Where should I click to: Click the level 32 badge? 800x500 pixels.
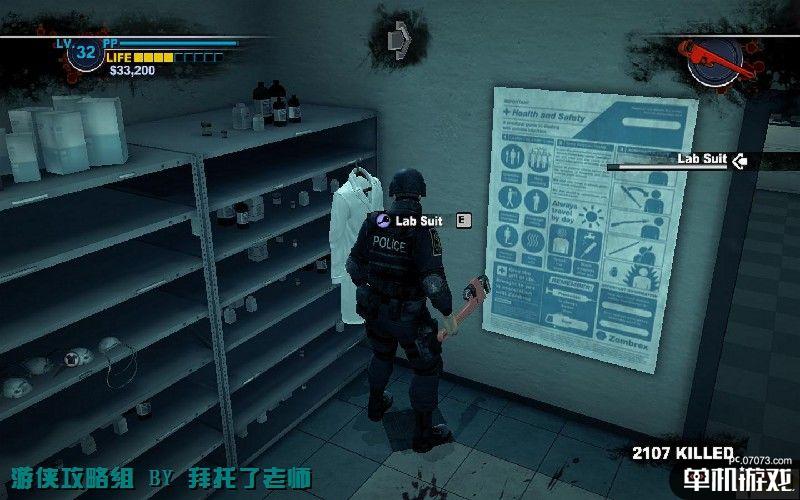pyautogui.click(x=85, y=52)
